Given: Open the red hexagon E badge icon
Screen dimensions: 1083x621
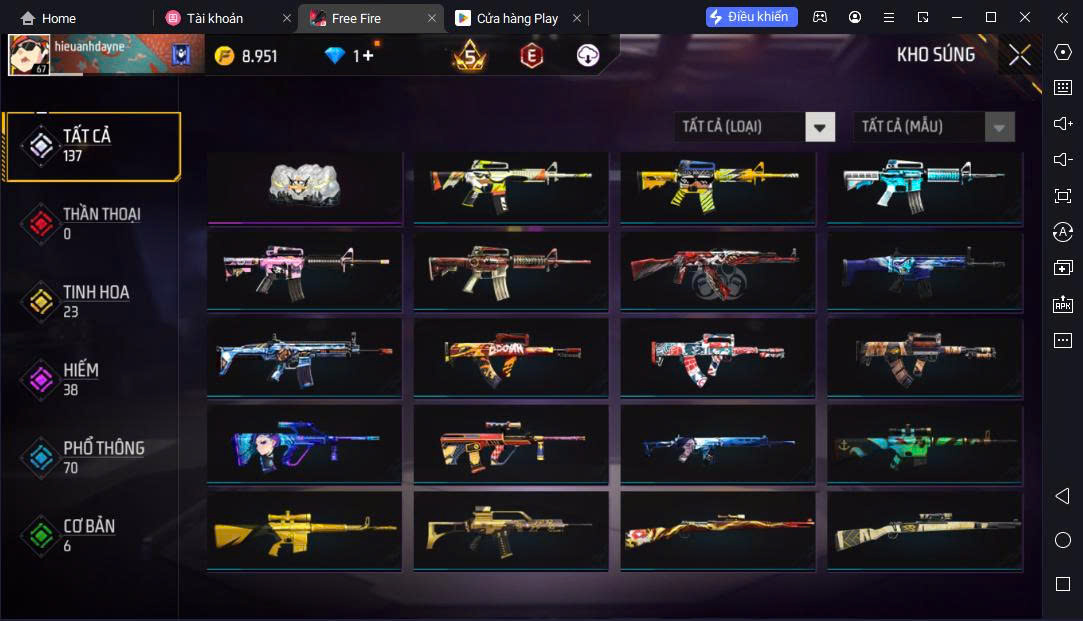Looking at the screenshot, I should click(531, 56).
